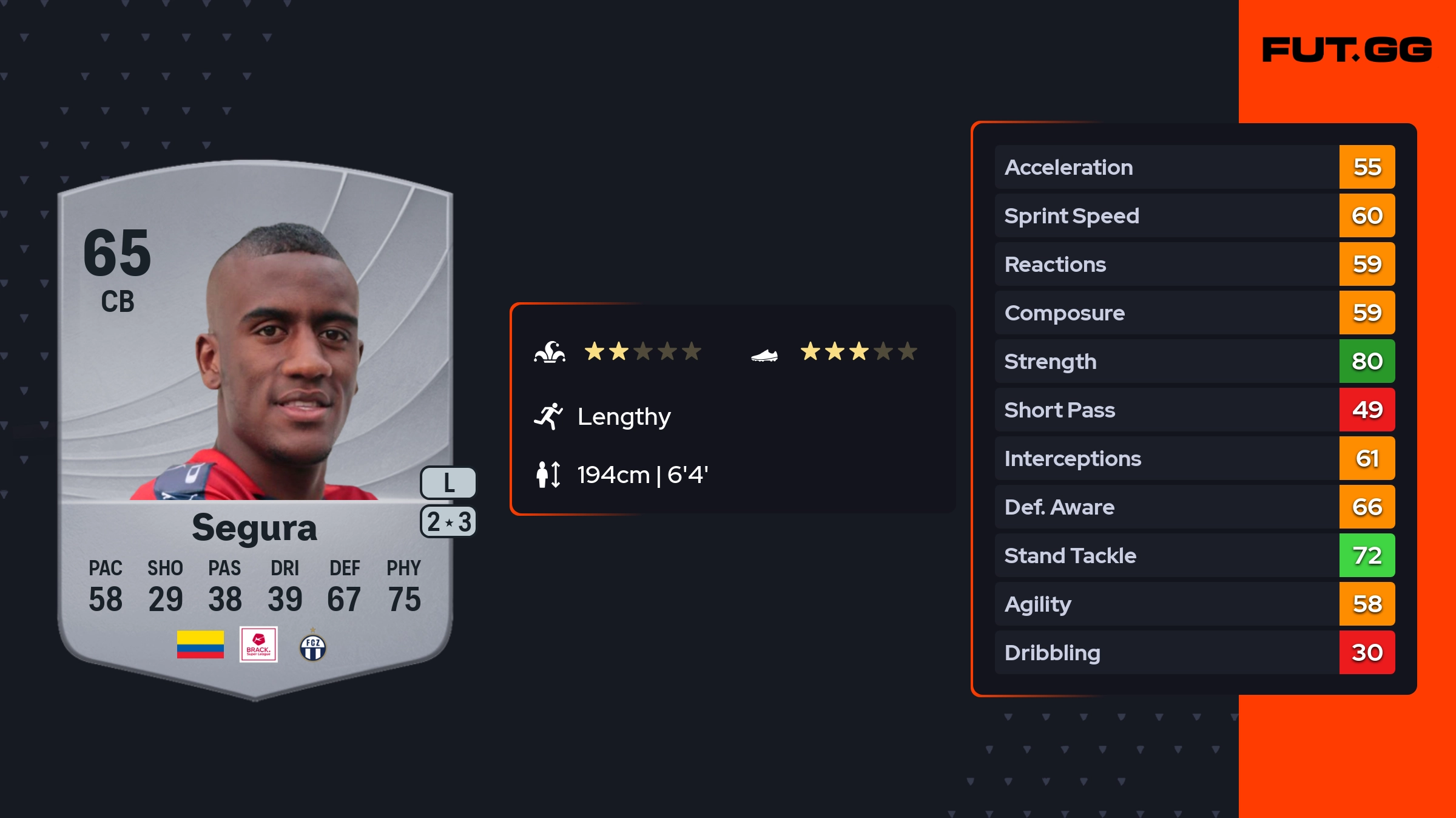Screen dimensions: 1456x818
Task: Click the Colombia flag on the card
Action: coord(200,644)
